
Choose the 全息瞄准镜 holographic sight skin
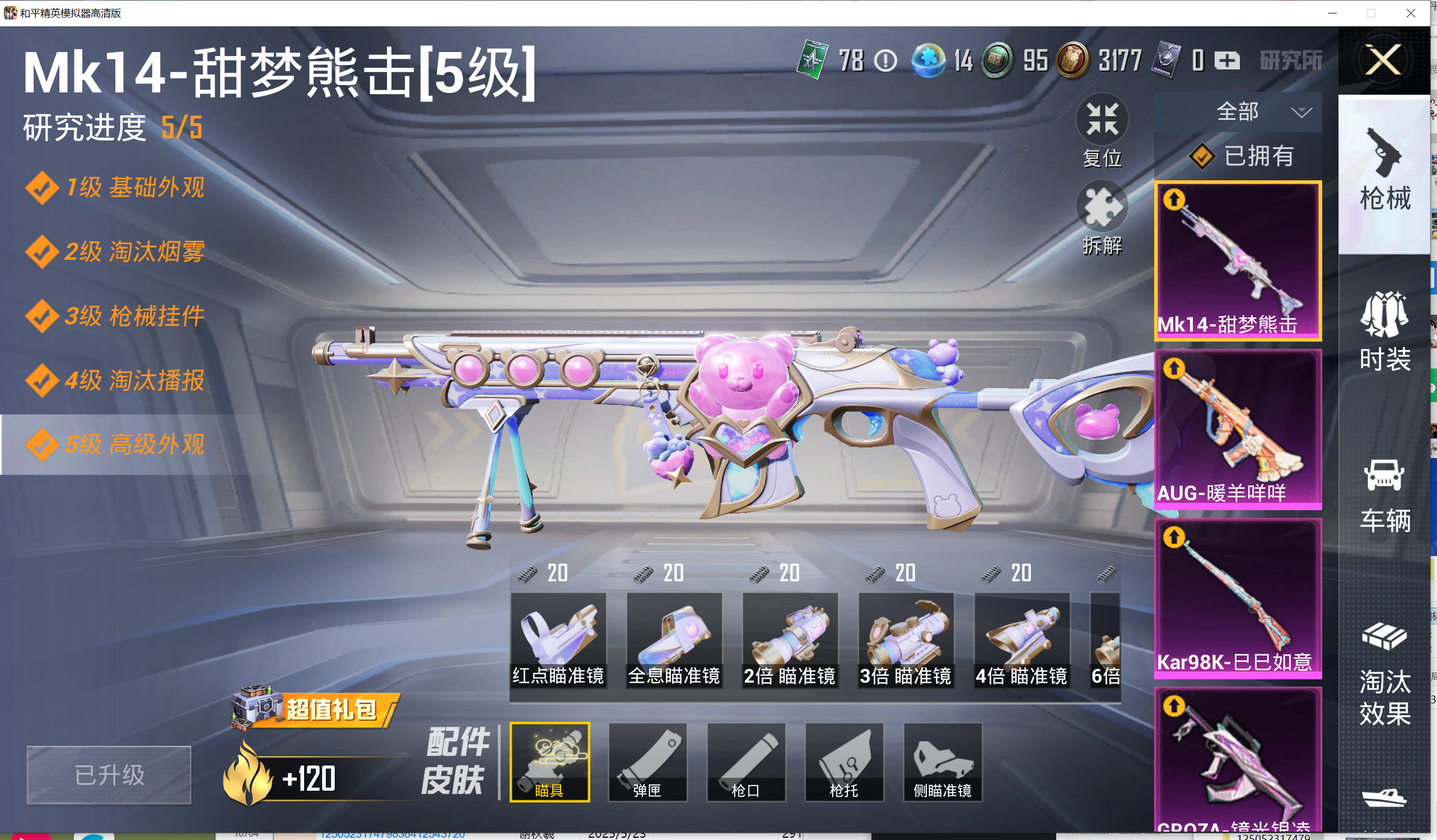674,640
